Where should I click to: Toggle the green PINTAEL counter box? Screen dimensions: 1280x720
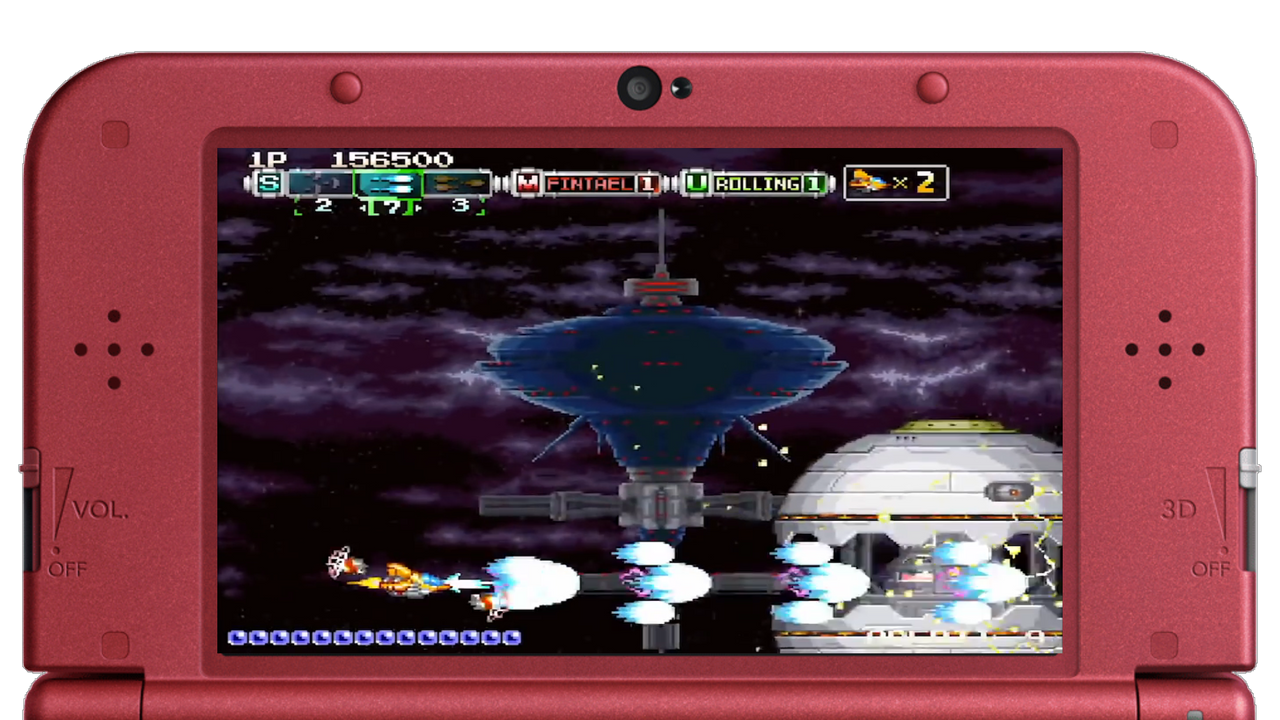pos(648,184)
